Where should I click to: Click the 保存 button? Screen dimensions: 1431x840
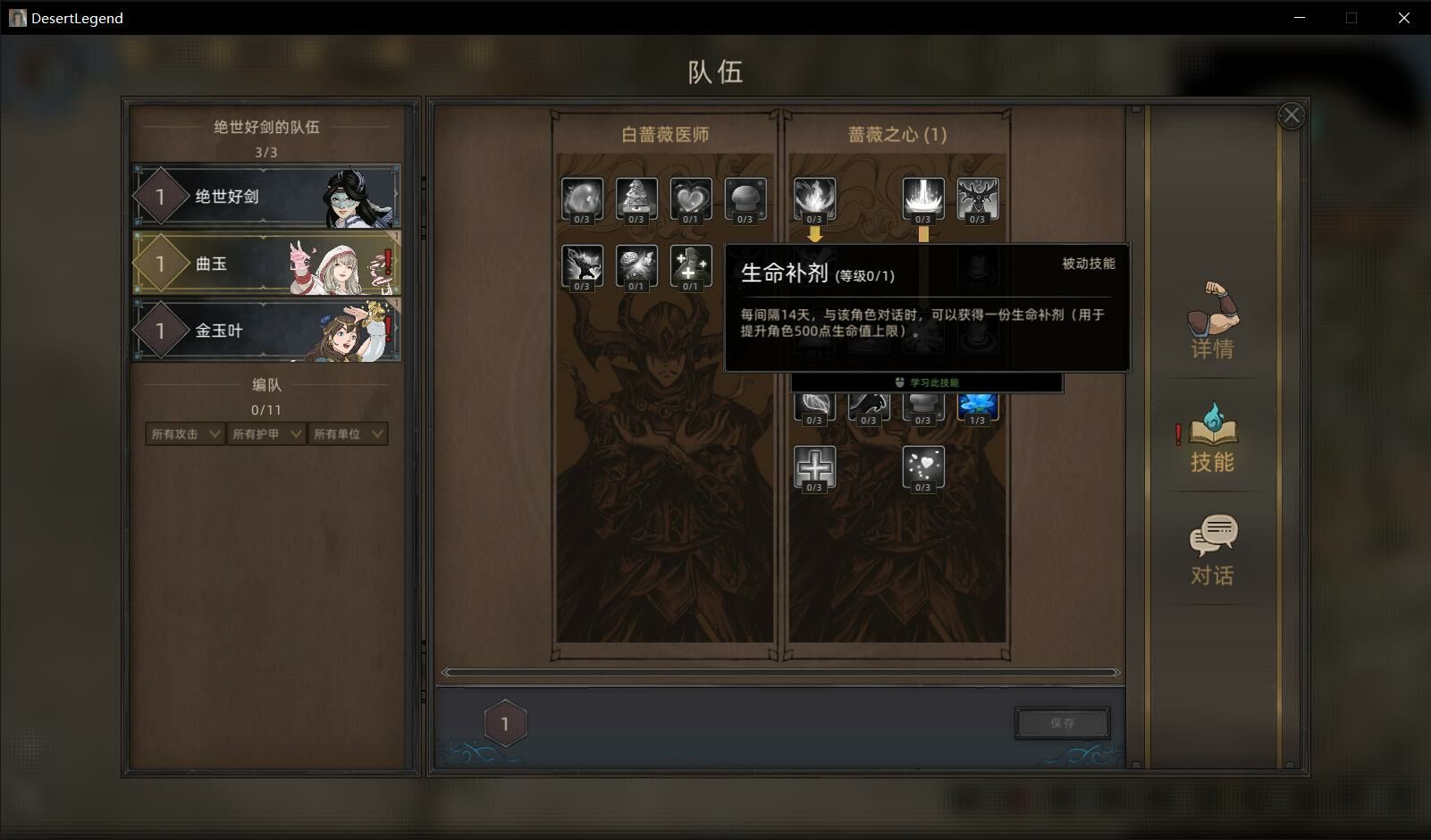click(x=1062, y=723)
